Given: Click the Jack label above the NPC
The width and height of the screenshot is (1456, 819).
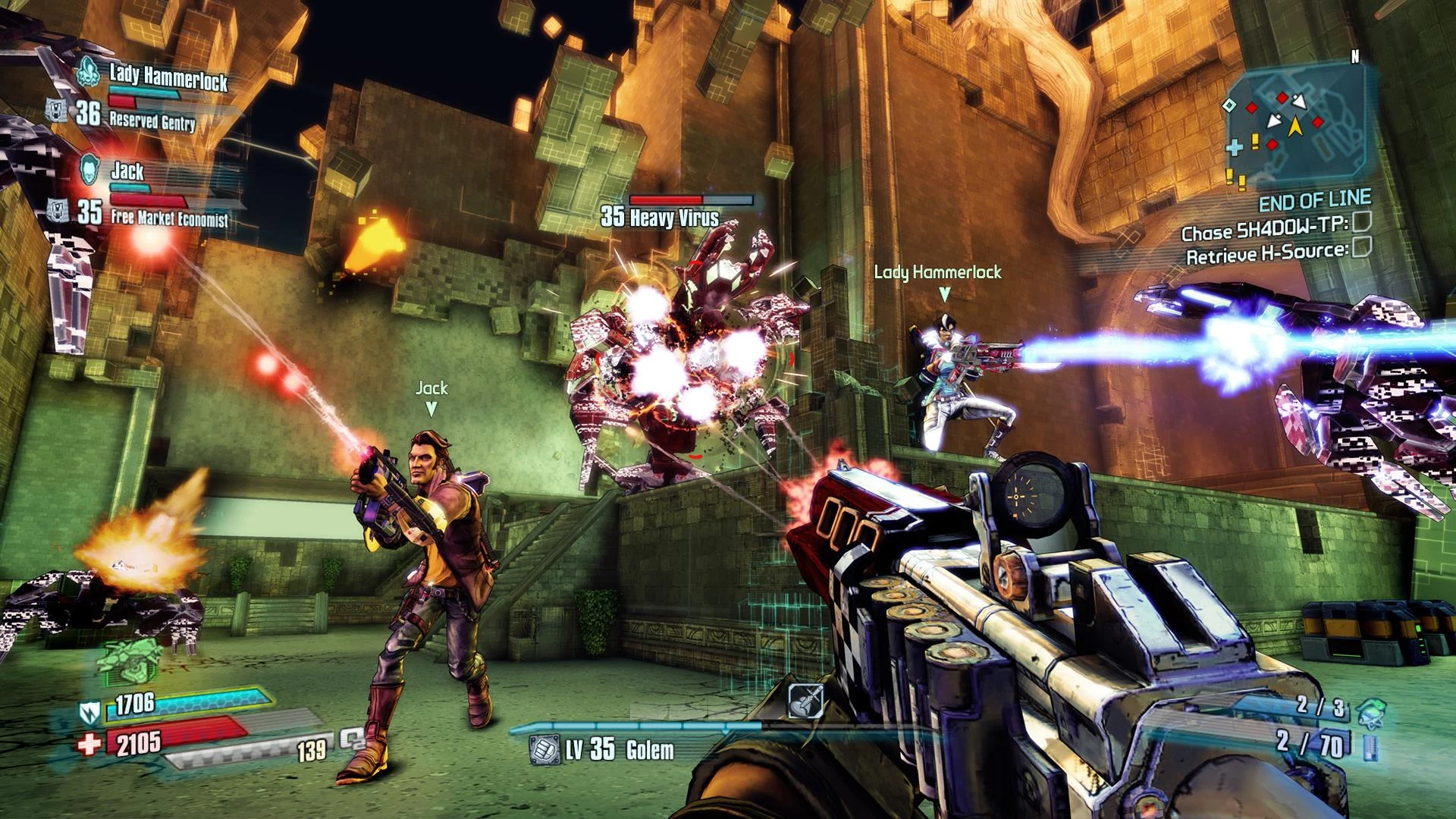Looking at the screenshot, I should [431, 388].
